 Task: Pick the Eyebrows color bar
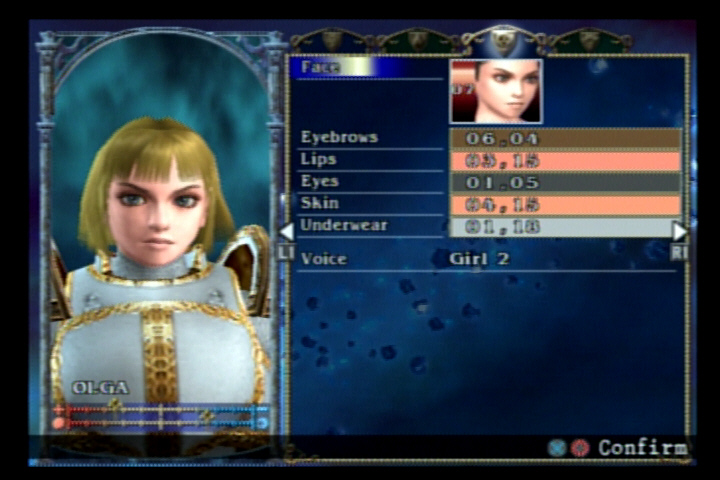565,138
